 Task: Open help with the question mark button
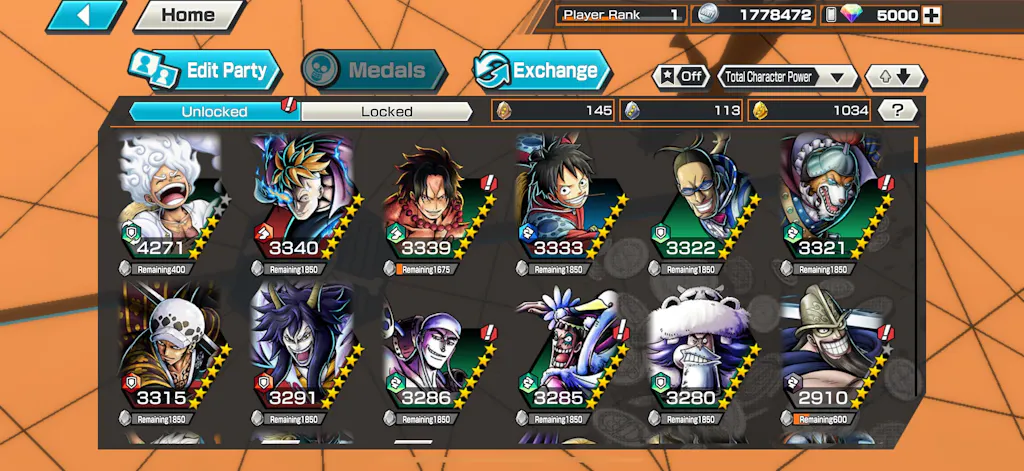click(898, 110)
